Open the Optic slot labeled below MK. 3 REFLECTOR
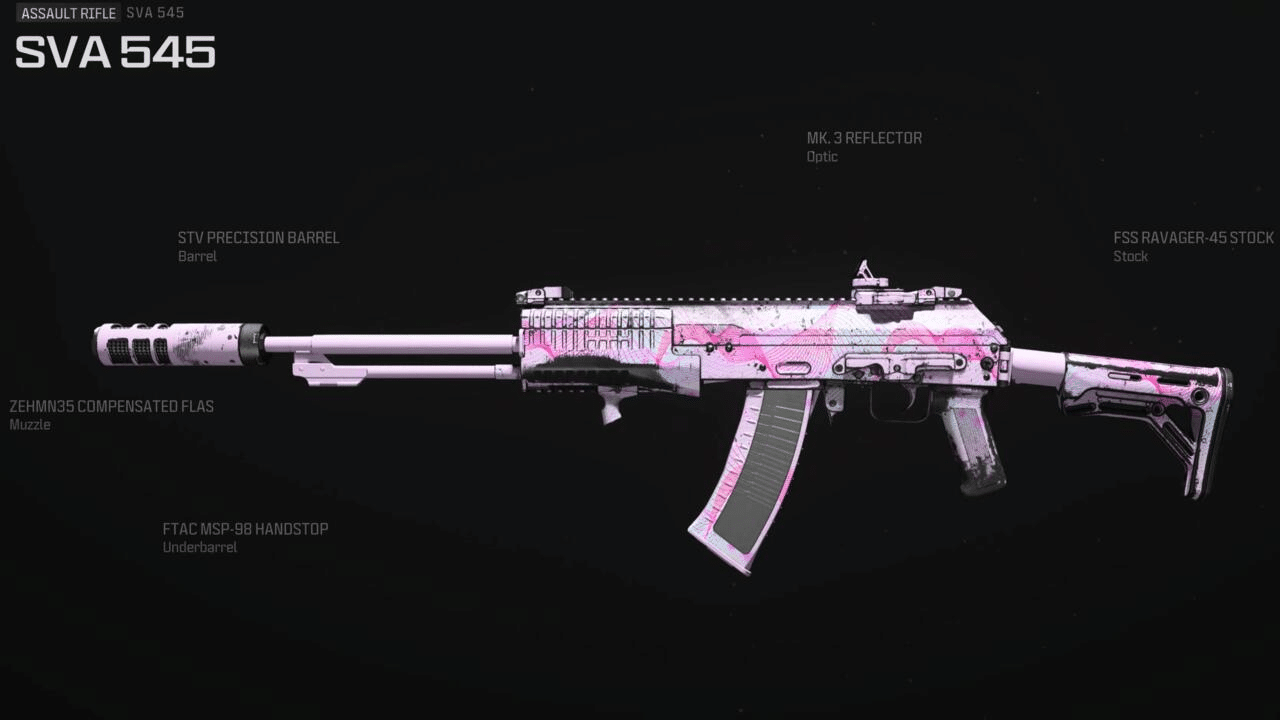The width and height of the screenshot is (1280, 720). click(821, 157)
